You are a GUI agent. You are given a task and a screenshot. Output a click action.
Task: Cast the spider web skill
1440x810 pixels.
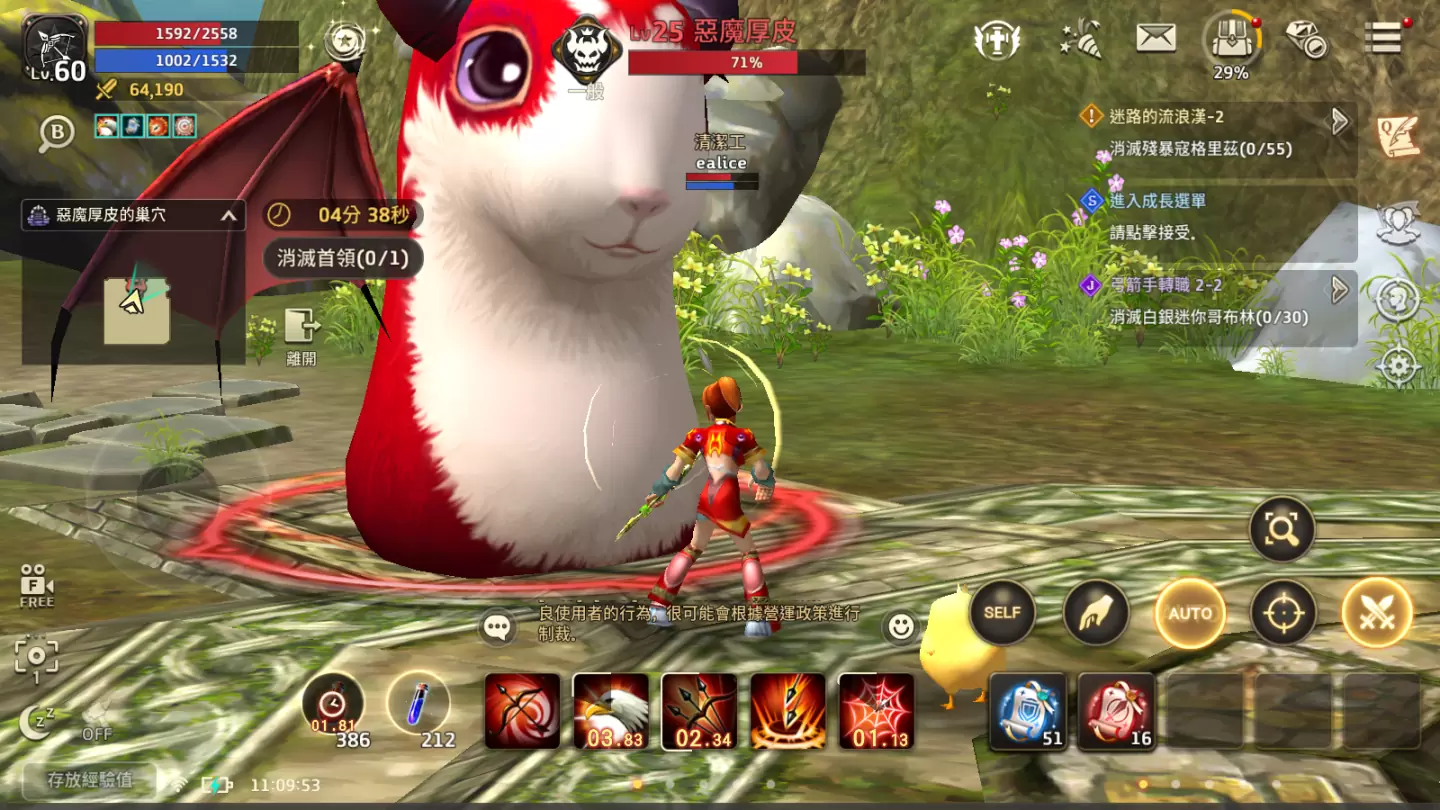(x=876, y=711)
